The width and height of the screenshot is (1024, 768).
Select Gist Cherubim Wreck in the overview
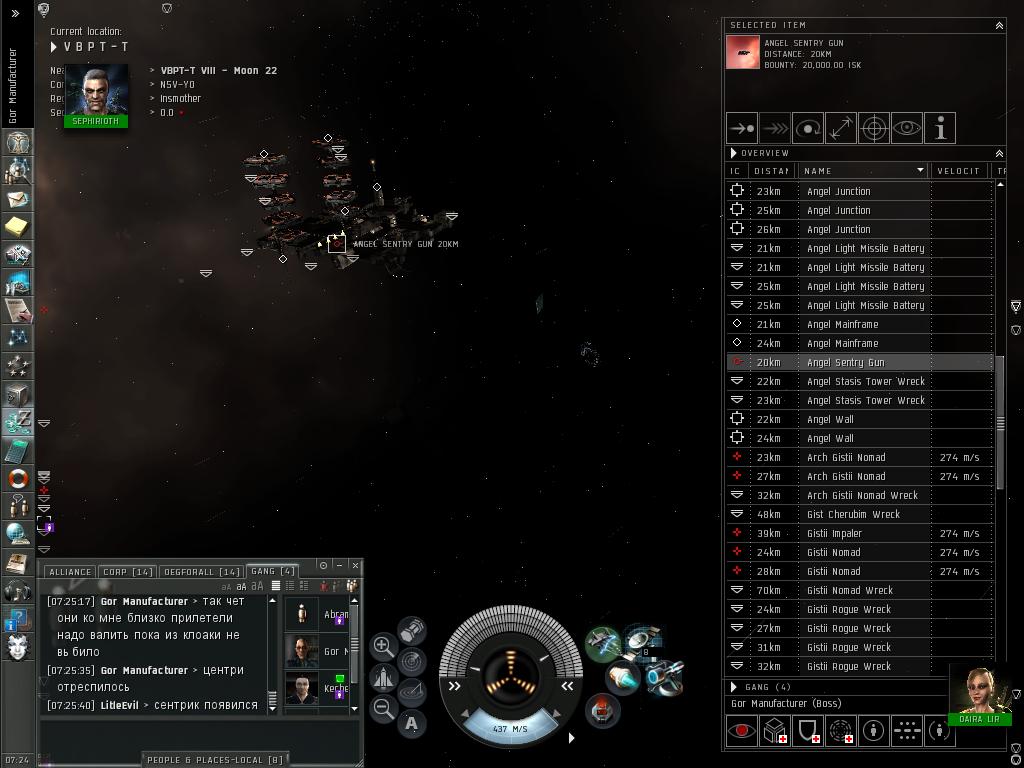pos(853,514)
